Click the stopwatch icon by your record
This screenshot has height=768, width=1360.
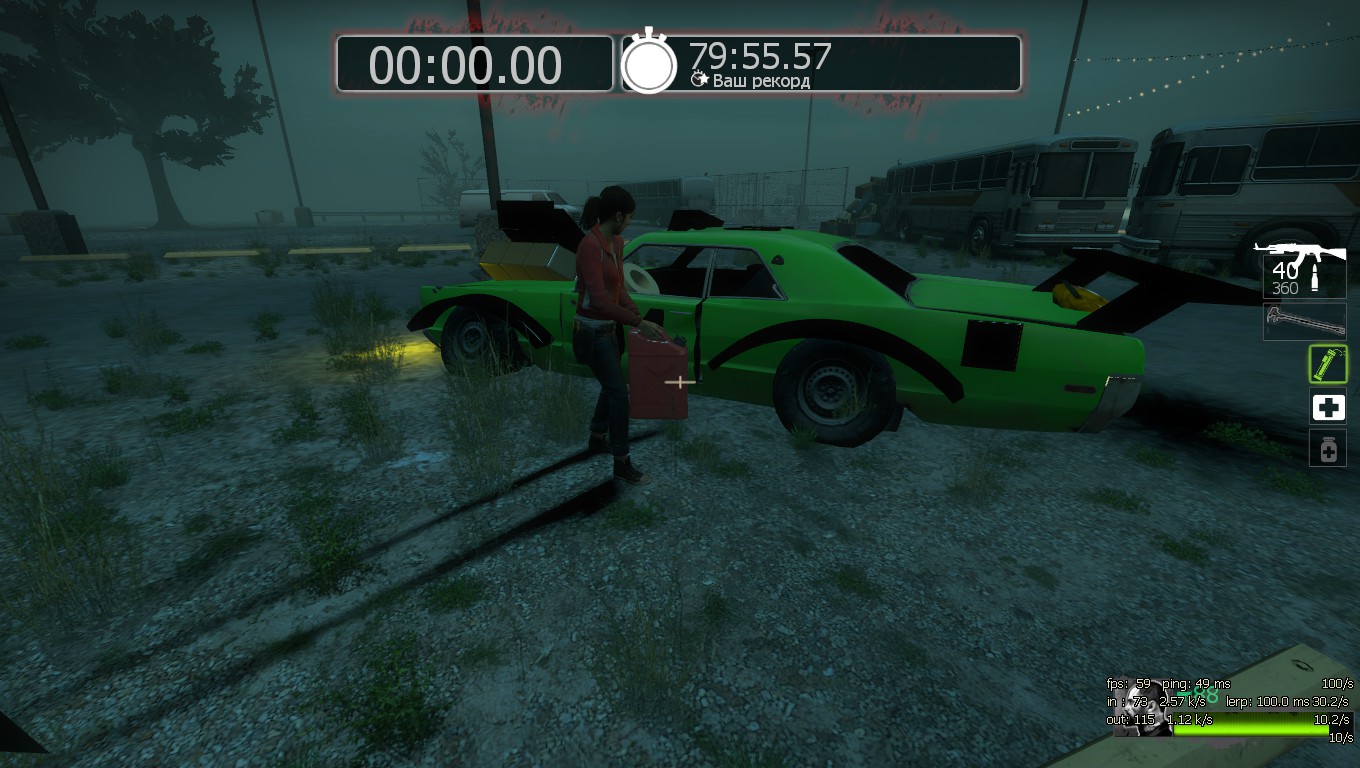click(x=649, y=63)
